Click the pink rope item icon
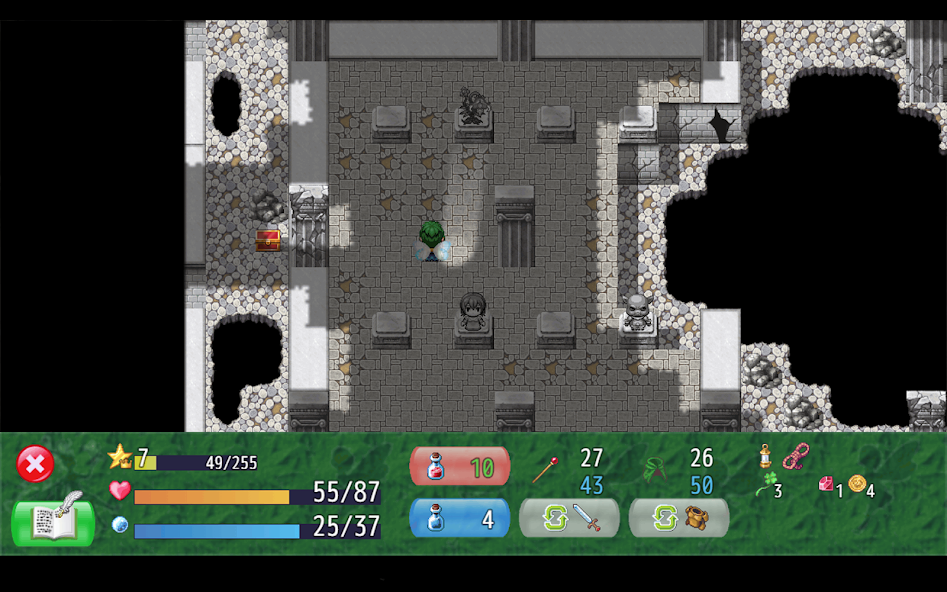947x592 pixels. coord(795,457)
